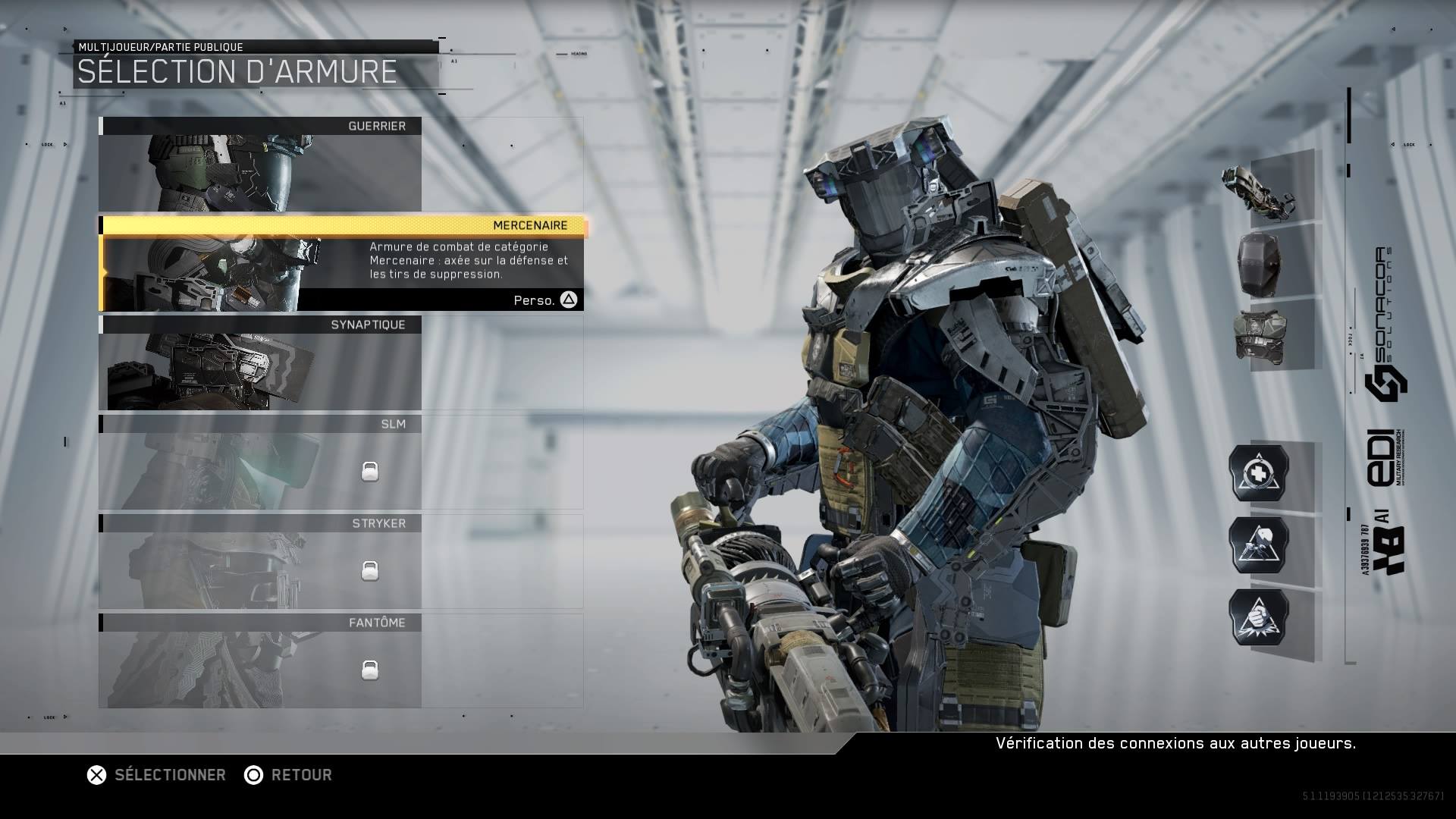Screen dimensions: 1456x819
Task: Click the Sélectionner button
Action: click(x=155, y=775)
